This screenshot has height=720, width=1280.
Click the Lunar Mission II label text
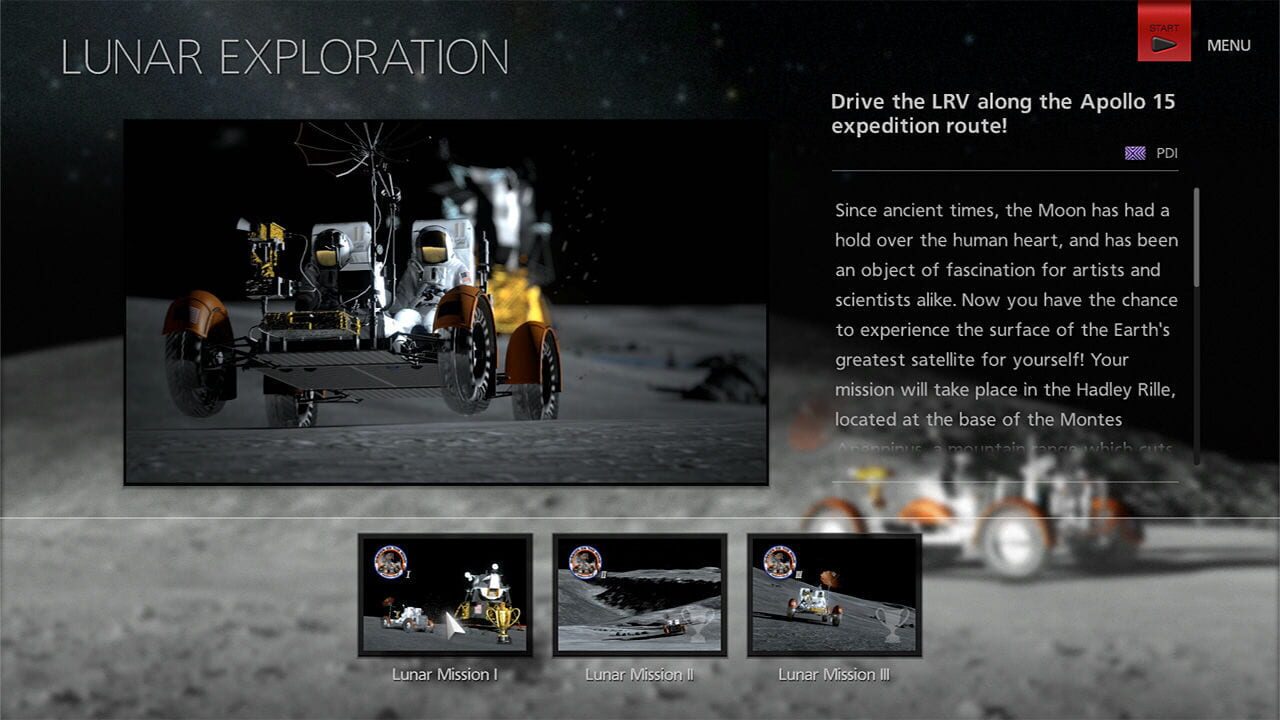pyautogui.click(x=638, y=675)
